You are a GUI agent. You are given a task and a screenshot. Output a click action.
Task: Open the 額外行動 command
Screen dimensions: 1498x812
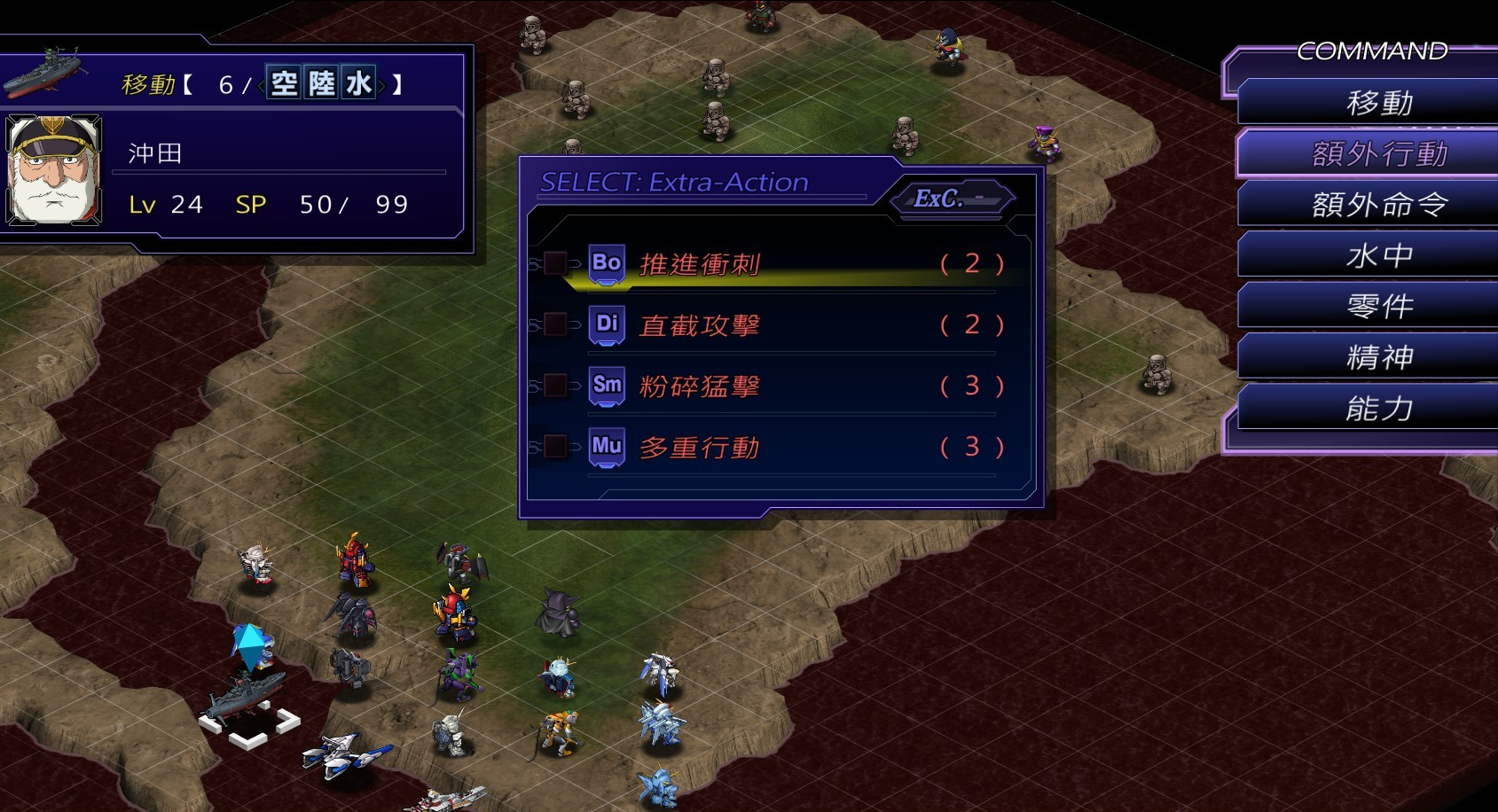point(1378,154)
